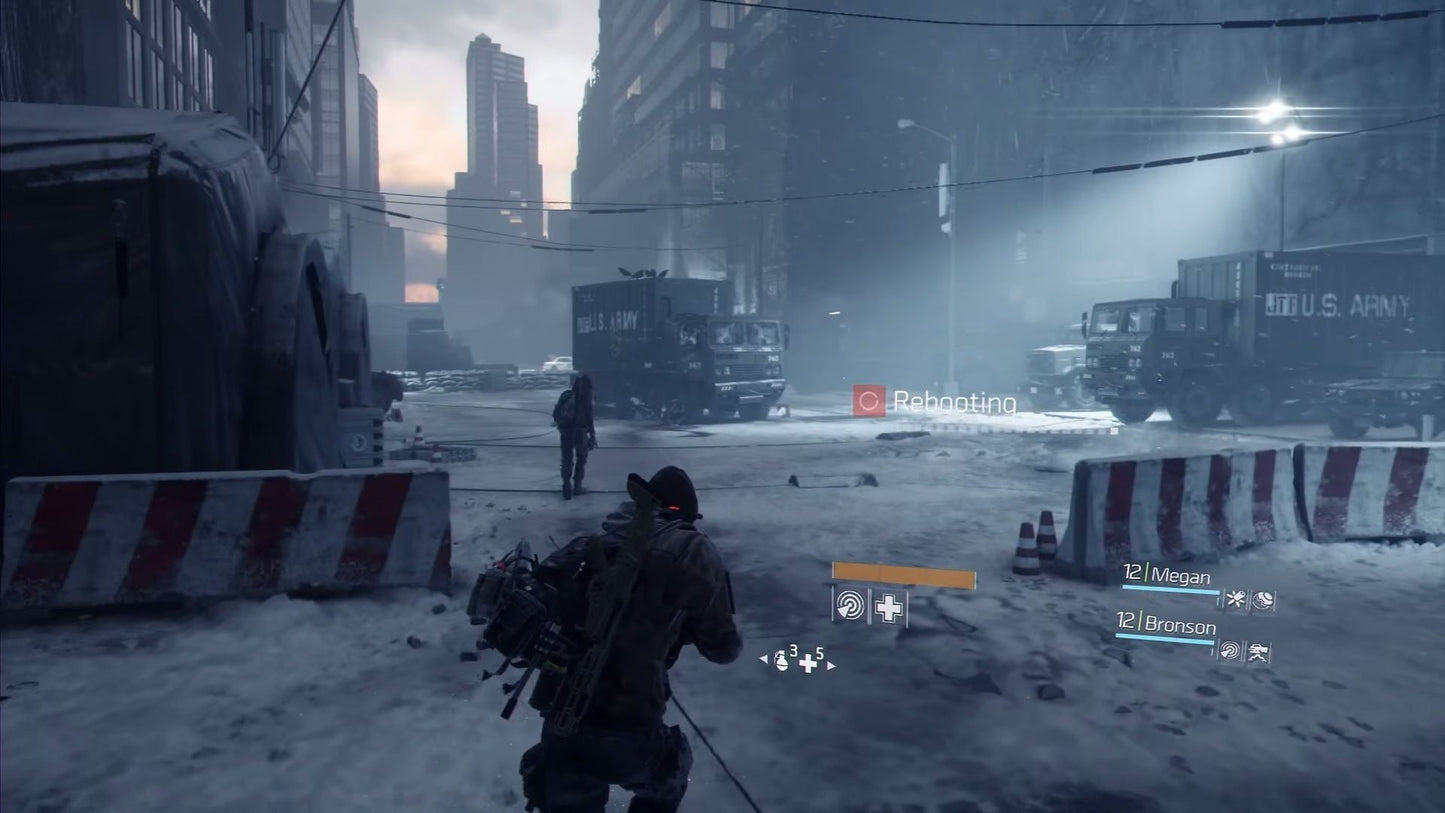Image resolution: width=1445 pixels, height=813 pixels.
Task: Click Megan's sticky bomb skill icon
Action: 1235,600
